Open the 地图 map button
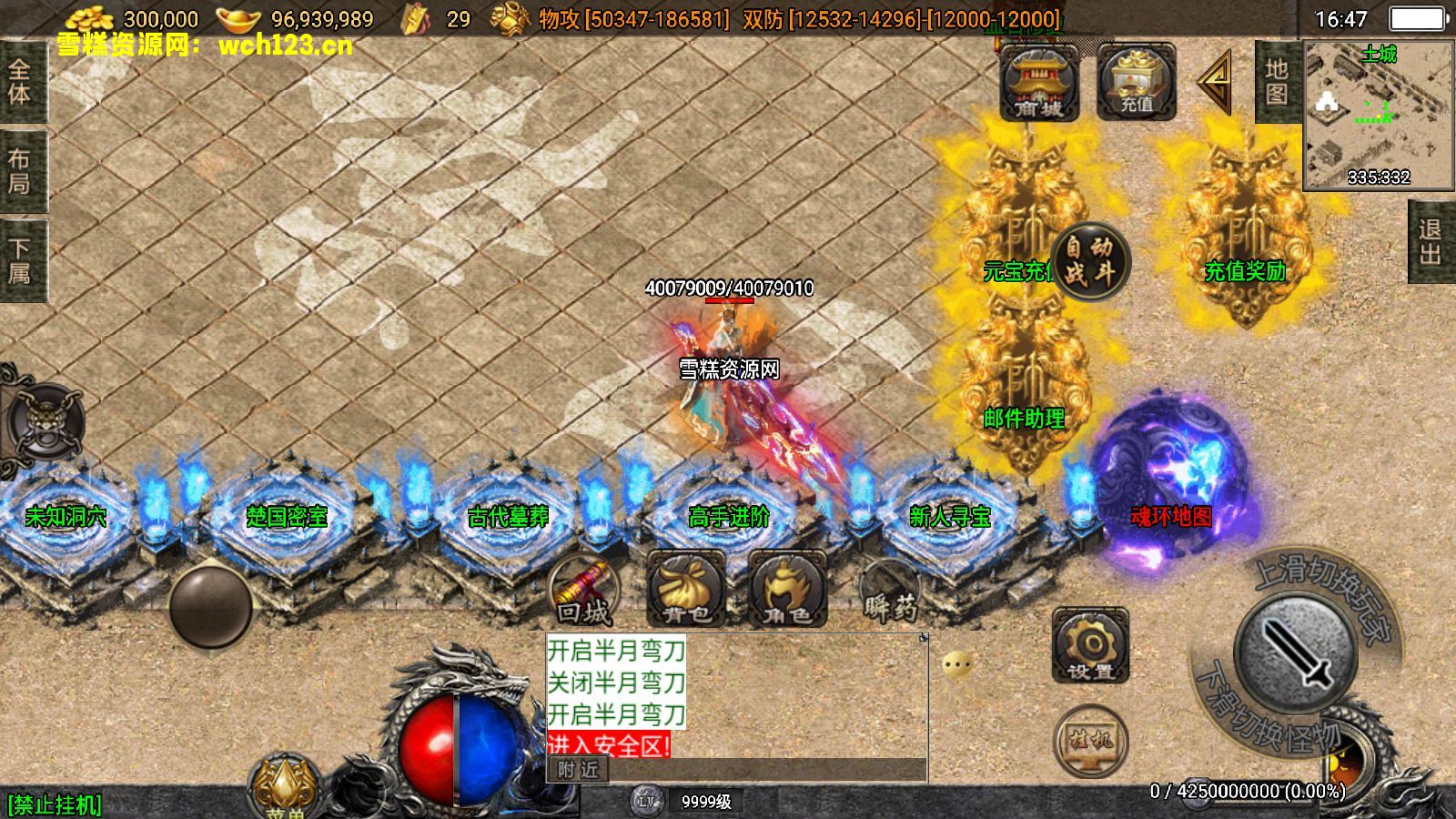1456x819 pixels. [x=1277, y=82]
